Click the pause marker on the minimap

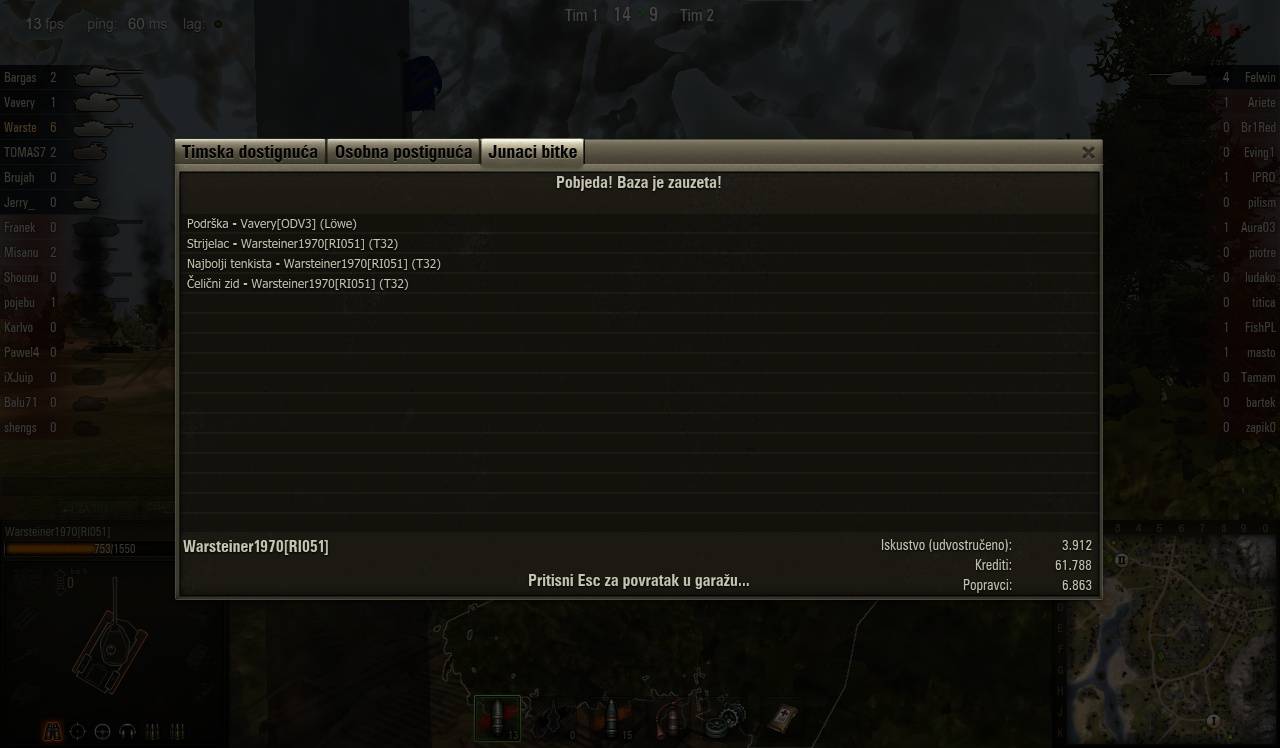(1121, 560)
